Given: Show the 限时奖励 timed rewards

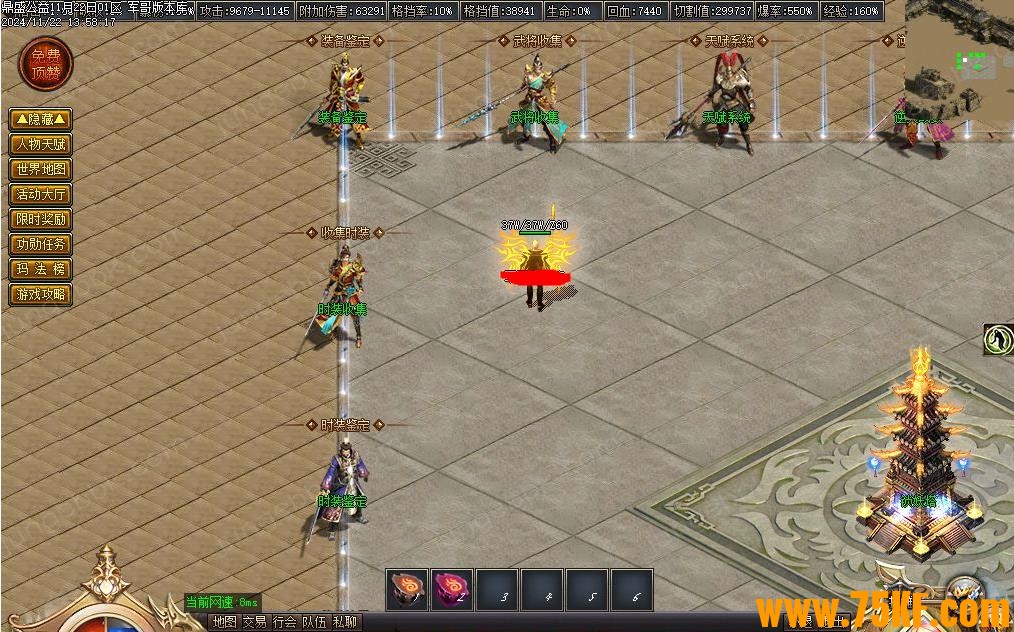Looking at the screenshot, I should tap(41, 219).
